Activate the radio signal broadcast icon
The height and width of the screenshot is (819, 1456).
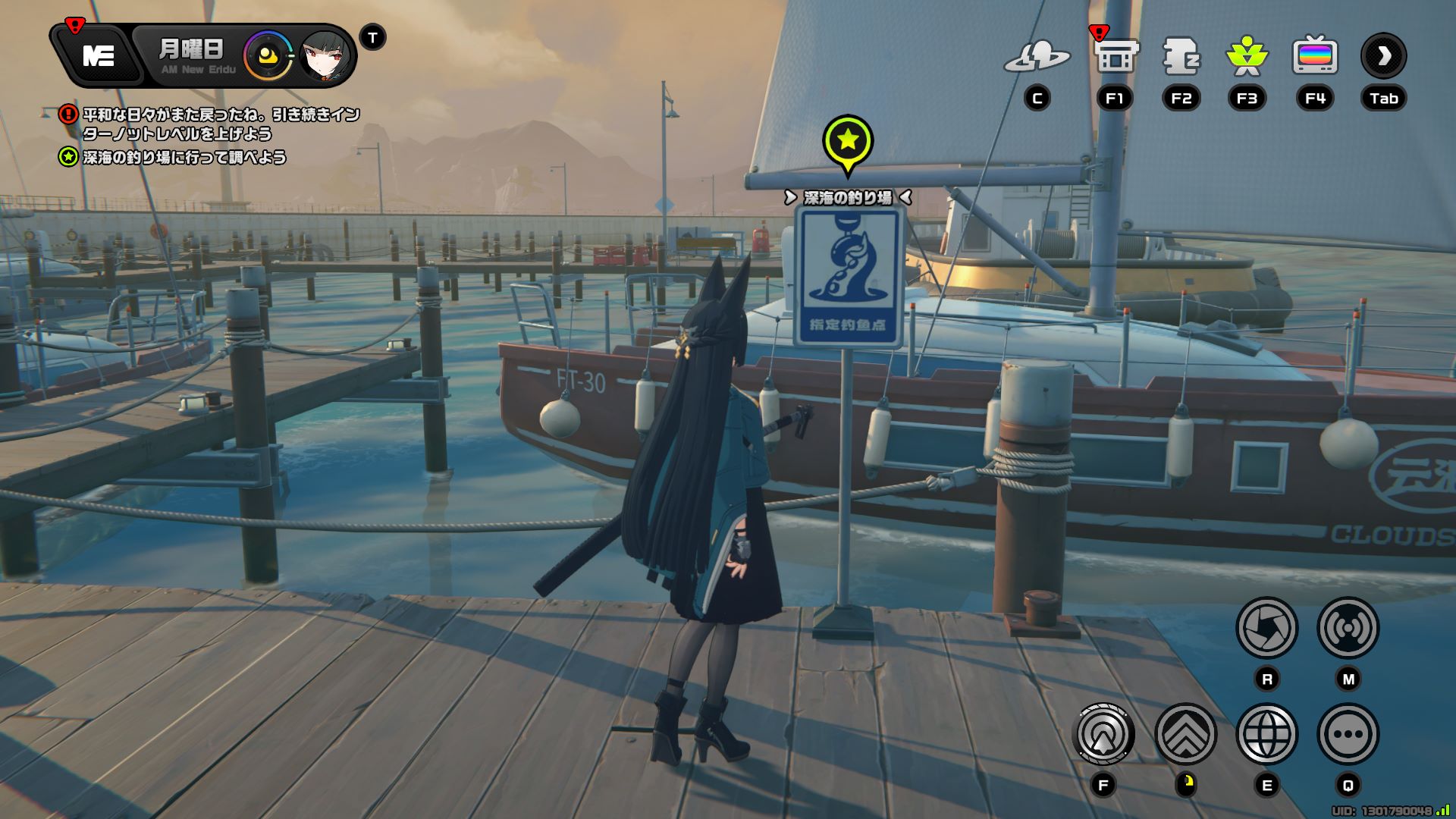click(x=1348, y=628)
